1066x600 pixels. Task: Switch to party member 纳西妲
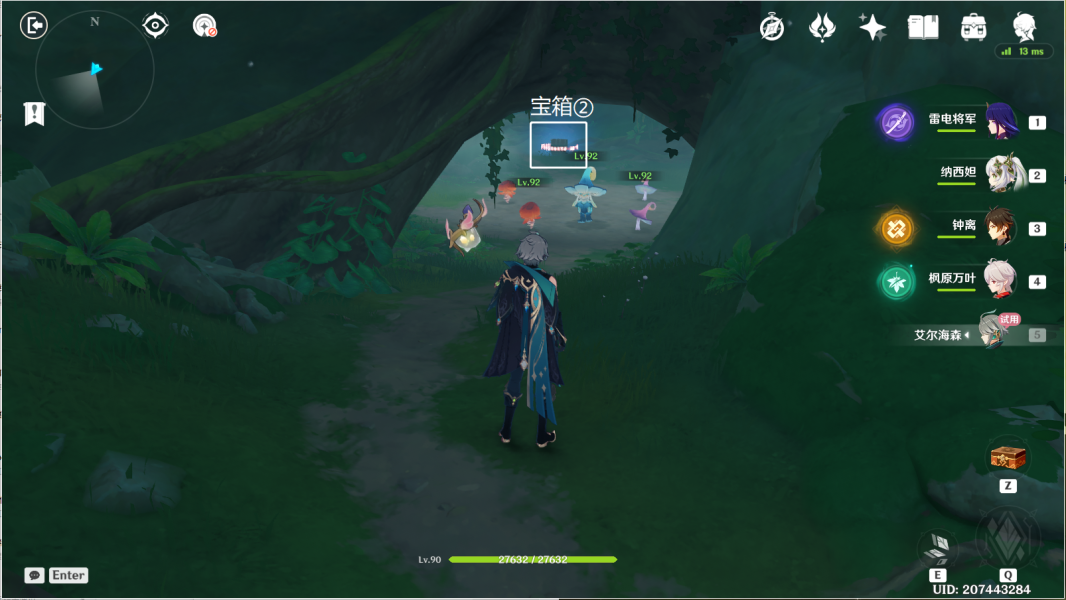1000,175
